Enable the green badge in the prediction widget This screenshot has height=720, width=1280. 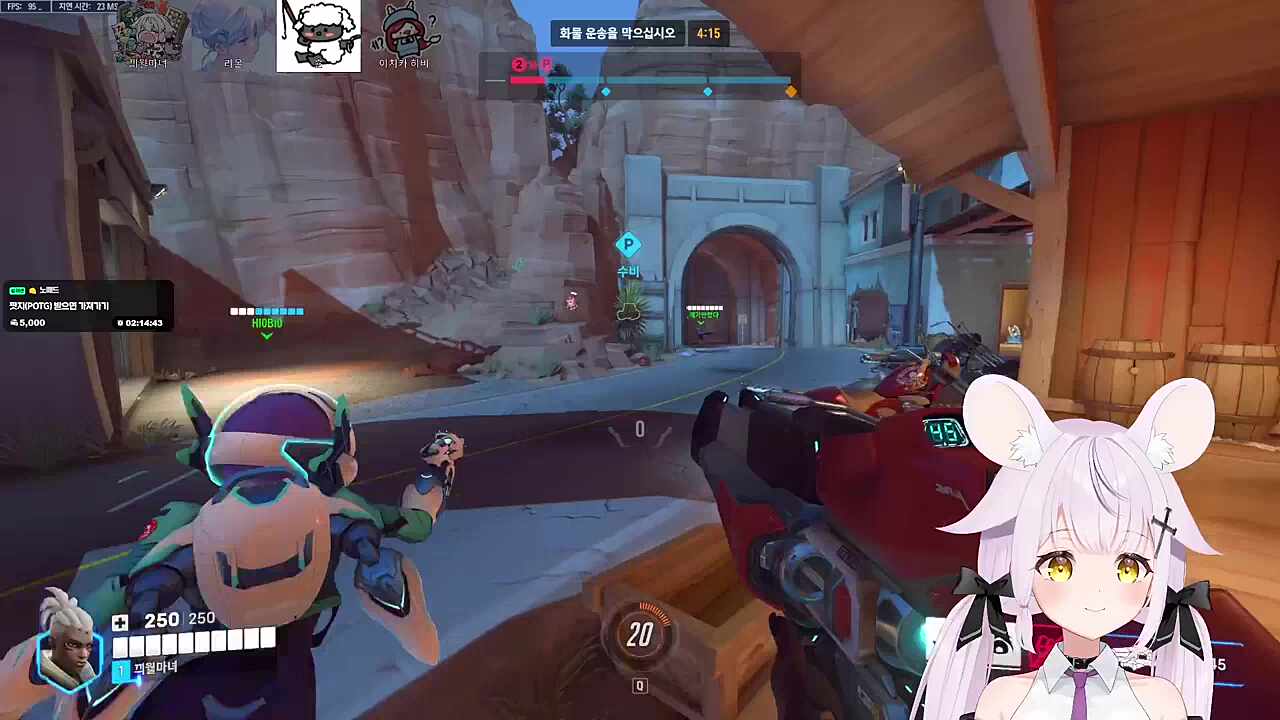16,290
